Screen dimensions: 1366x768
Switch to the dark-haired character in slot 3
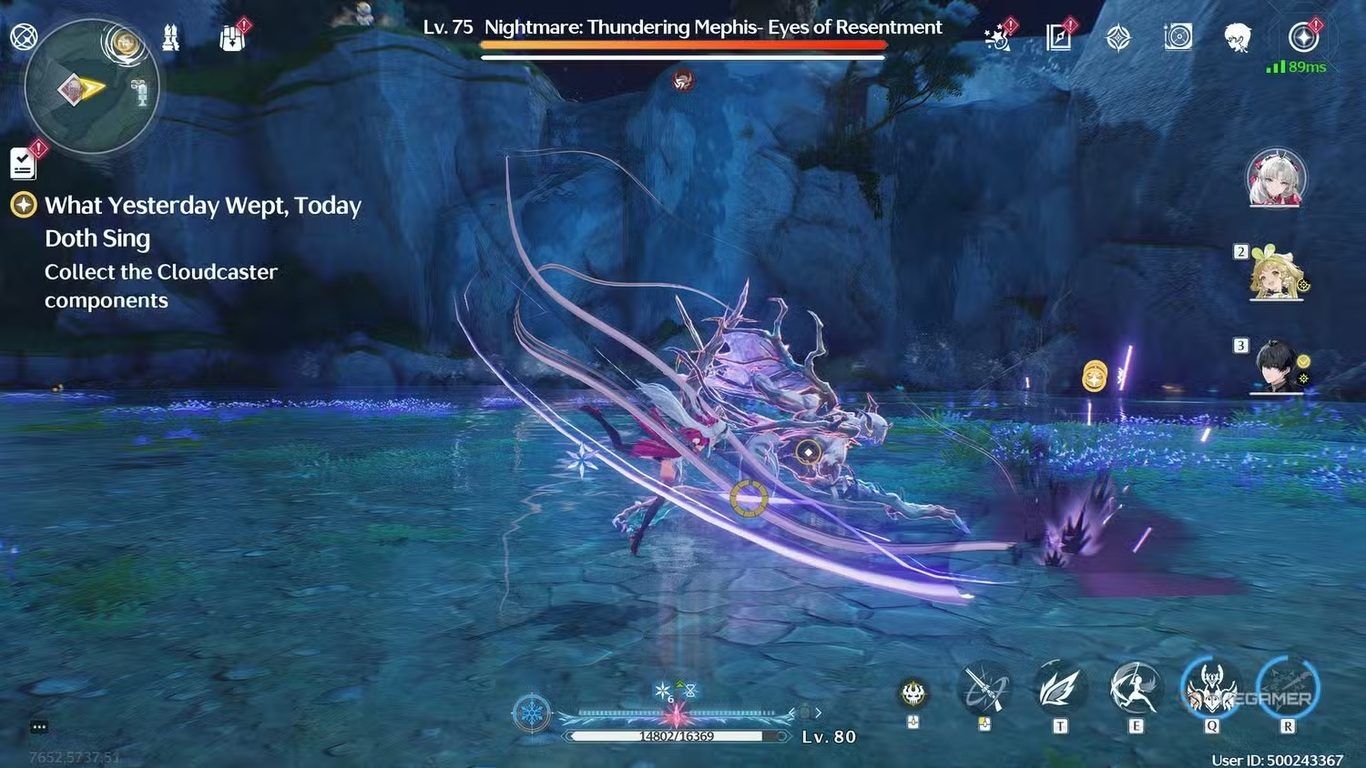click(1275, 365)
